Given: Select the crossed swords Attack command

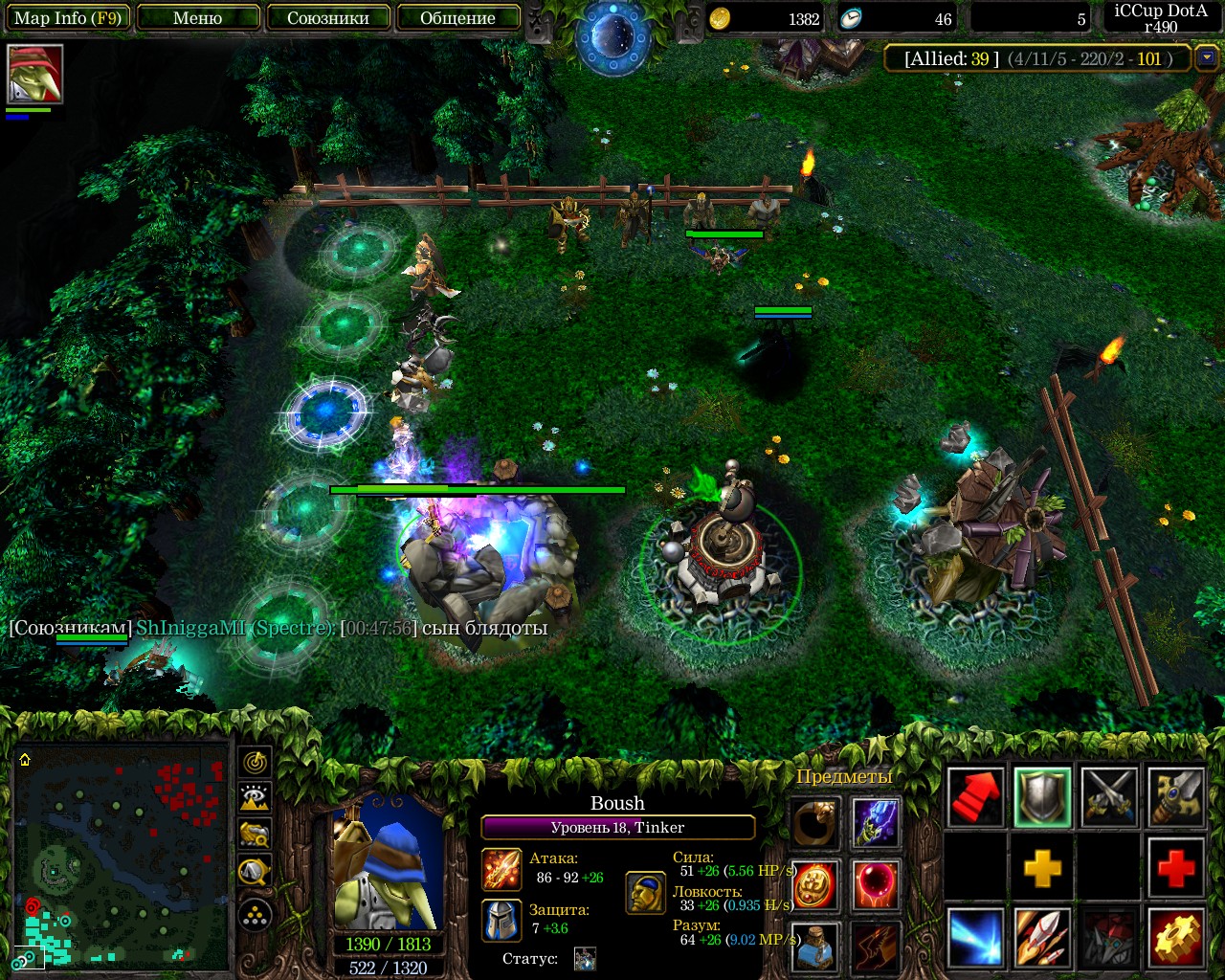Looking at the screenshot, I should [1109, 796].
